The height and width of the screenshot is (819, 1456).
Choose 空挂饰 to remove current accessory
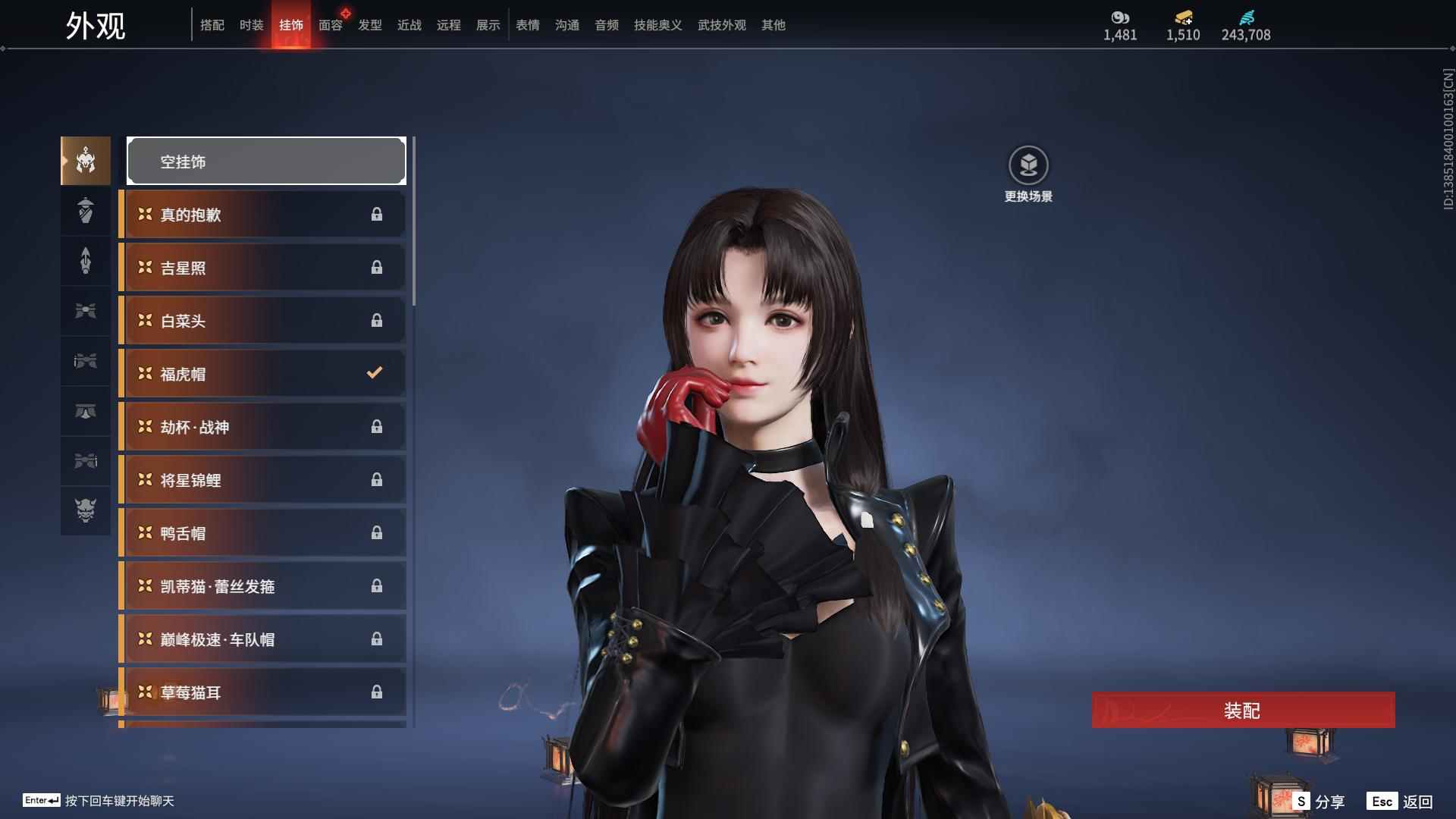(x=266, y=160)
